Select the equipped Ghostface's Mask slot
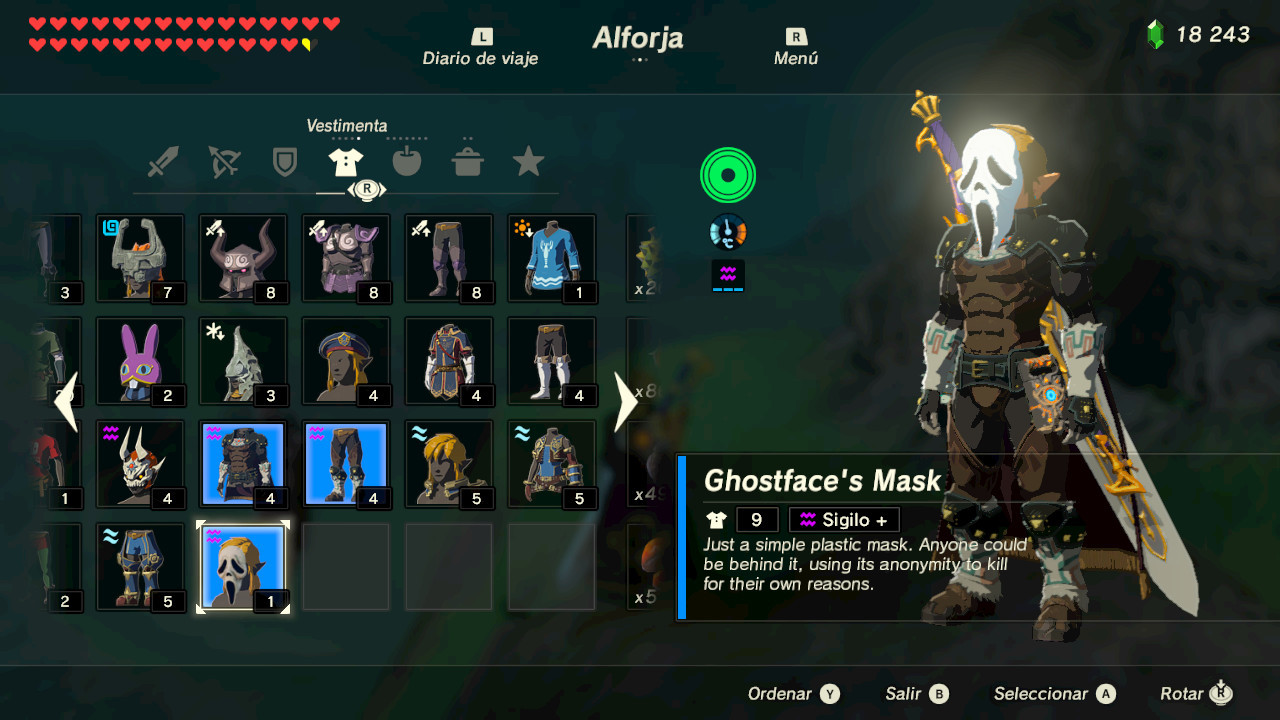The width and height of the screenshot is (1280, 720). [243, 565]
